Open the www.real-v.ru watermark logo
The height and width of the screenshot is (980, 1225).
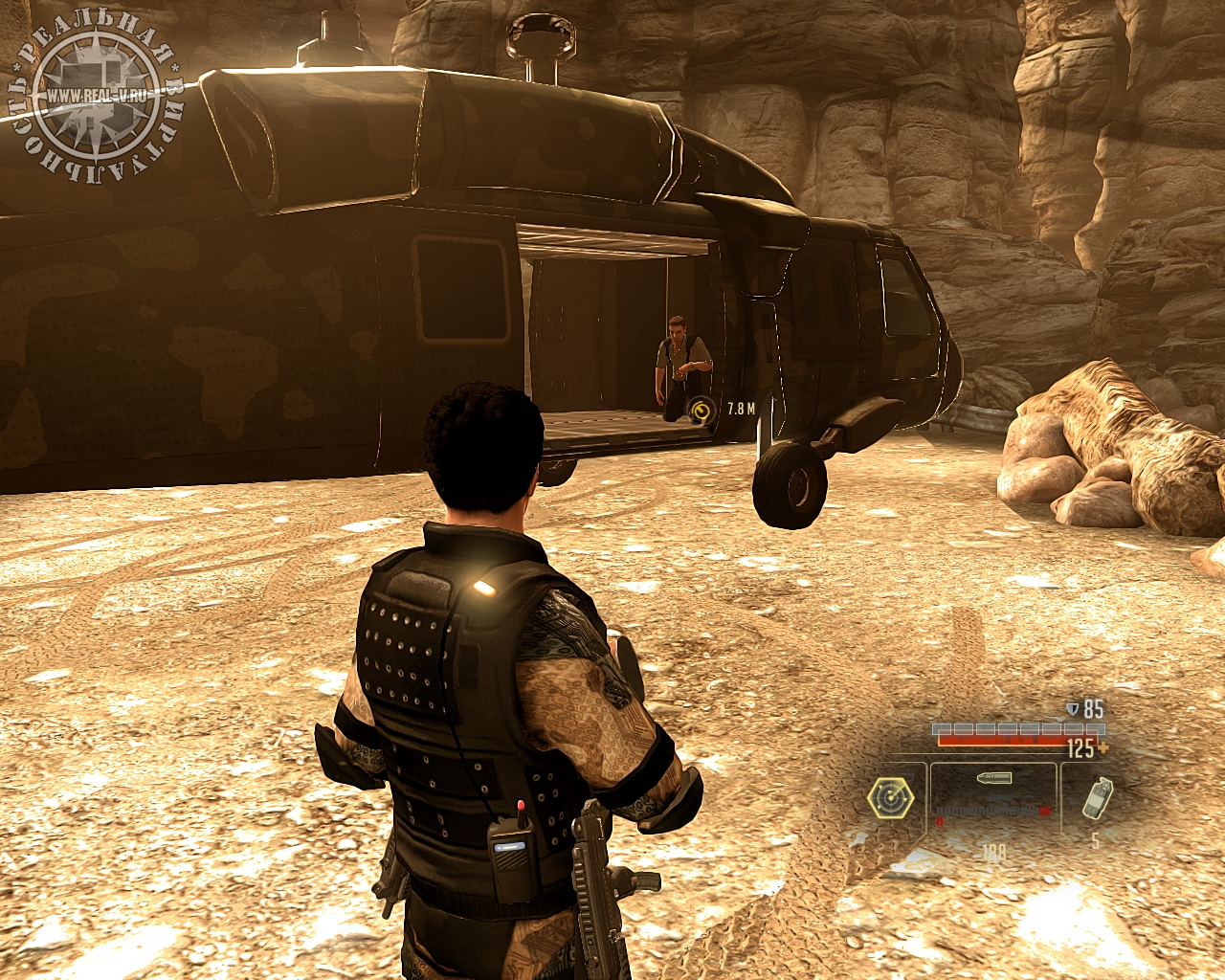coord(96,96)
